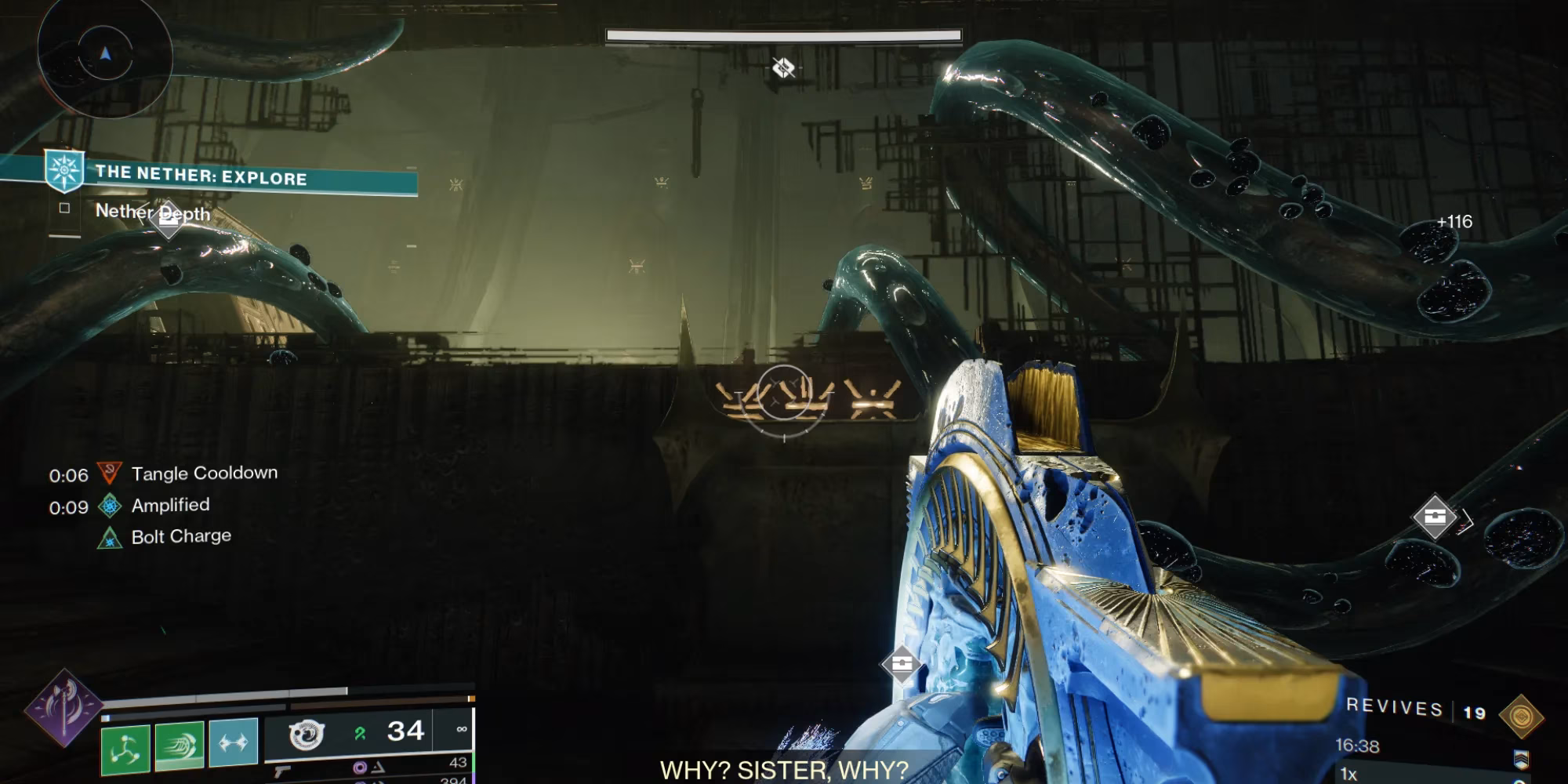Image resolution: width=1568 pixels, height=784 pixels.
Task: Select the equipped weapon icon
Action: pyautogui.click(x=307, y=735)
